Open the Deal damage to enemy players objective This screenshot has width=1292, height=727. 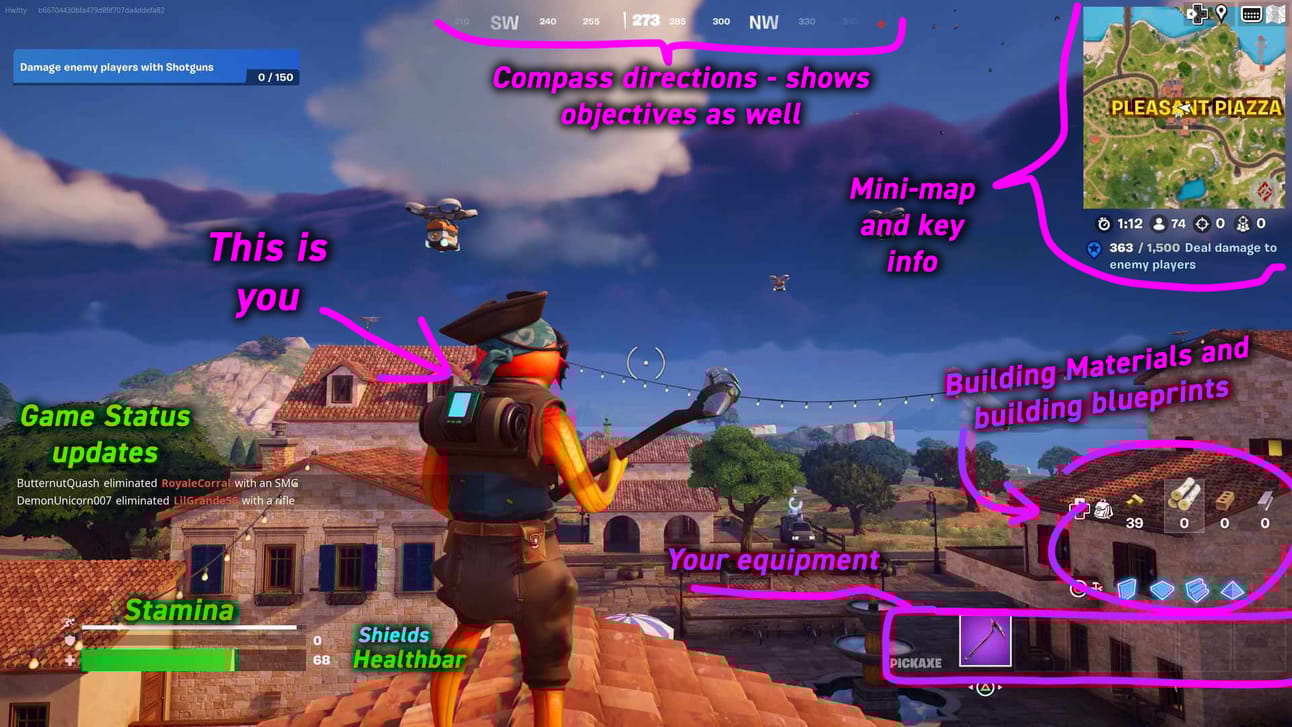pos(1184,256)
